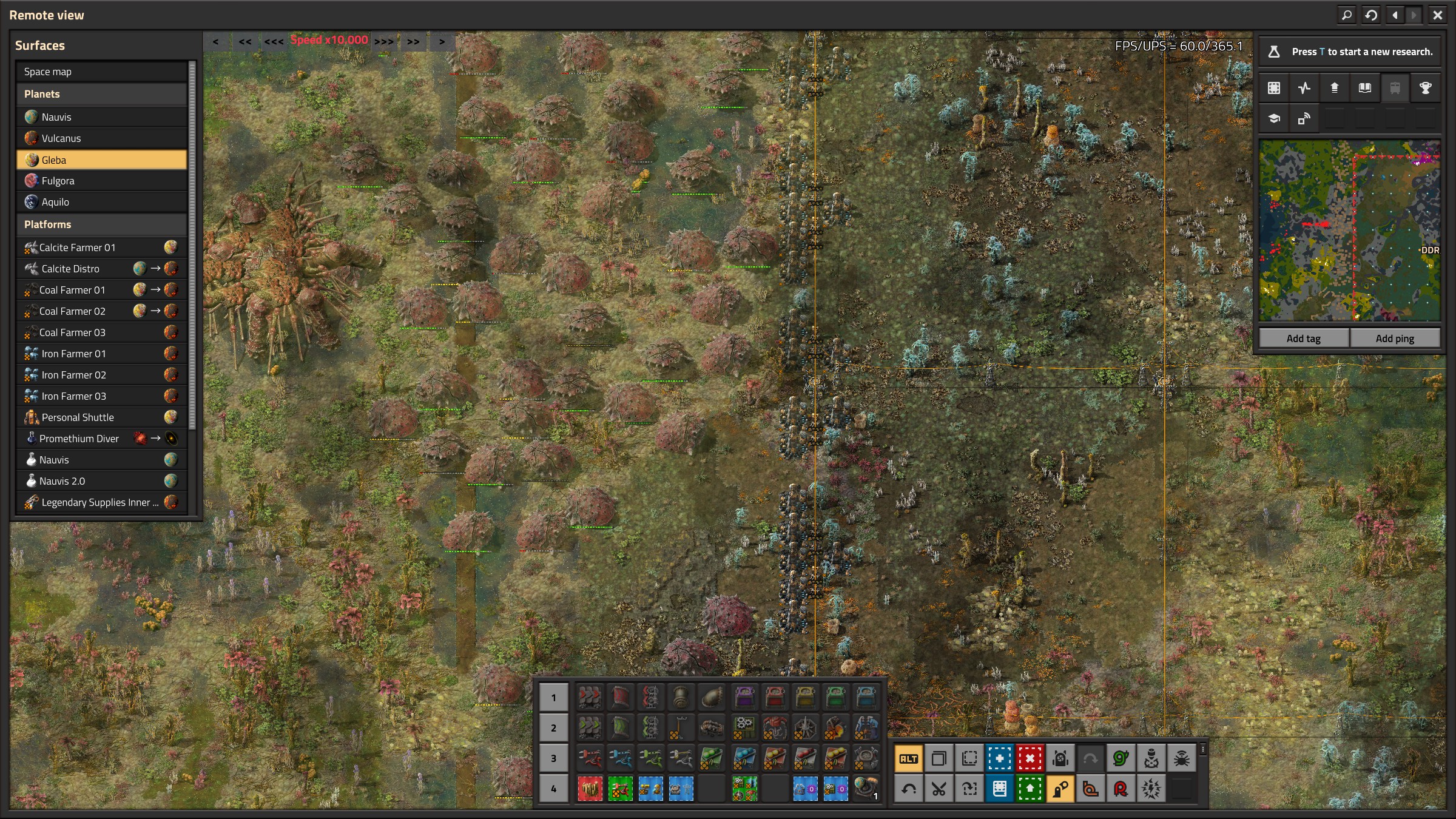Select quickbar row number 1
This screenshot has height=819, width=1456.
click(x=553, y=698)
